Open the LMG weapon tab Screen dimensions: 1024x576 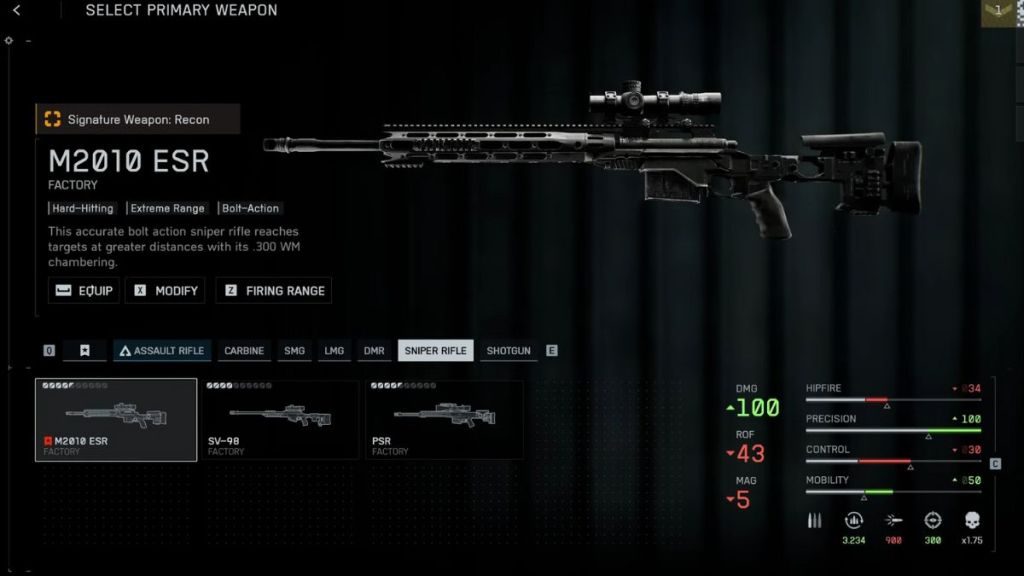[334, 351]
